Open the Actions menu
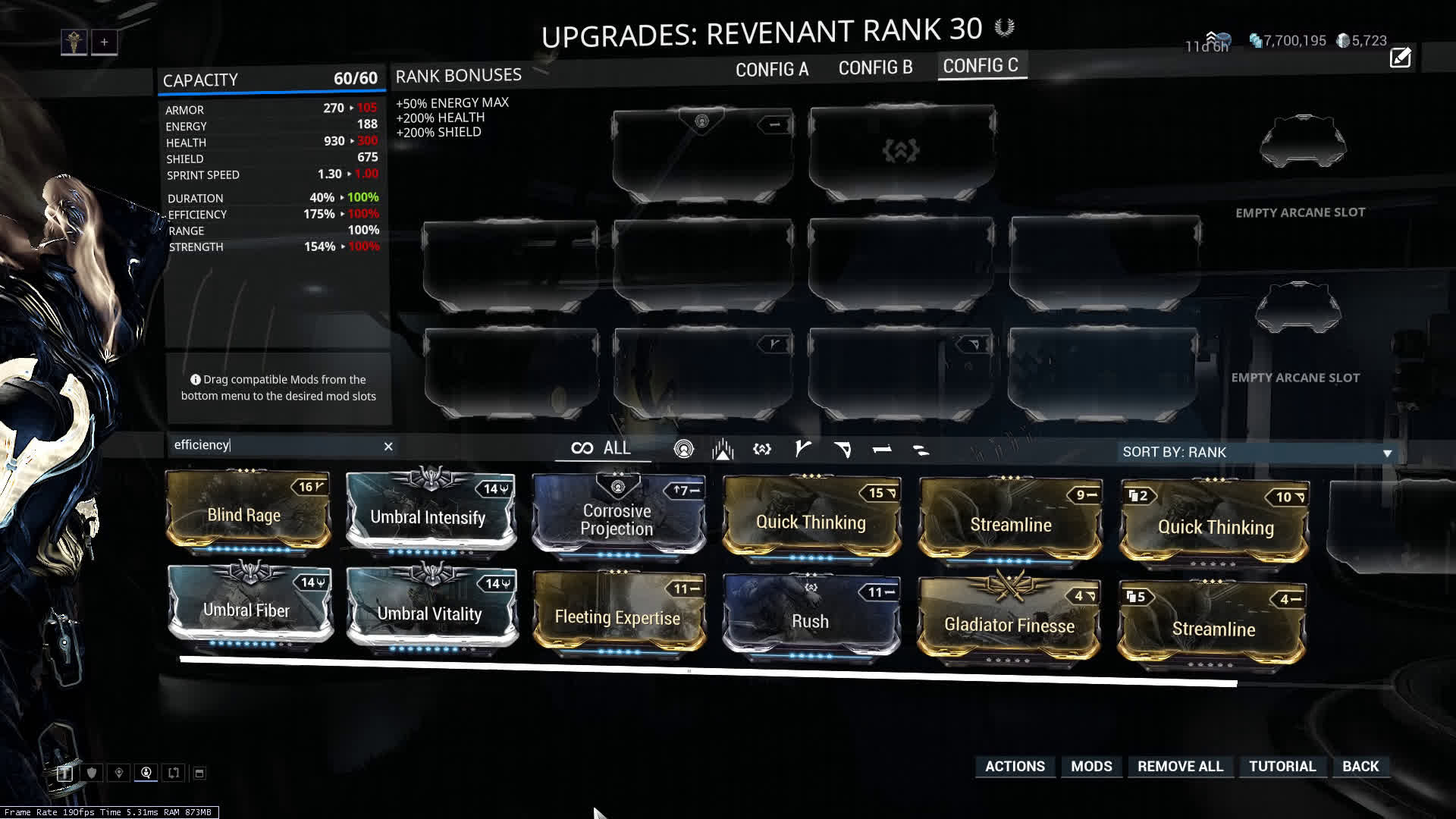The width and height of the screenshot is (1456, 819). click(1015, 766)
